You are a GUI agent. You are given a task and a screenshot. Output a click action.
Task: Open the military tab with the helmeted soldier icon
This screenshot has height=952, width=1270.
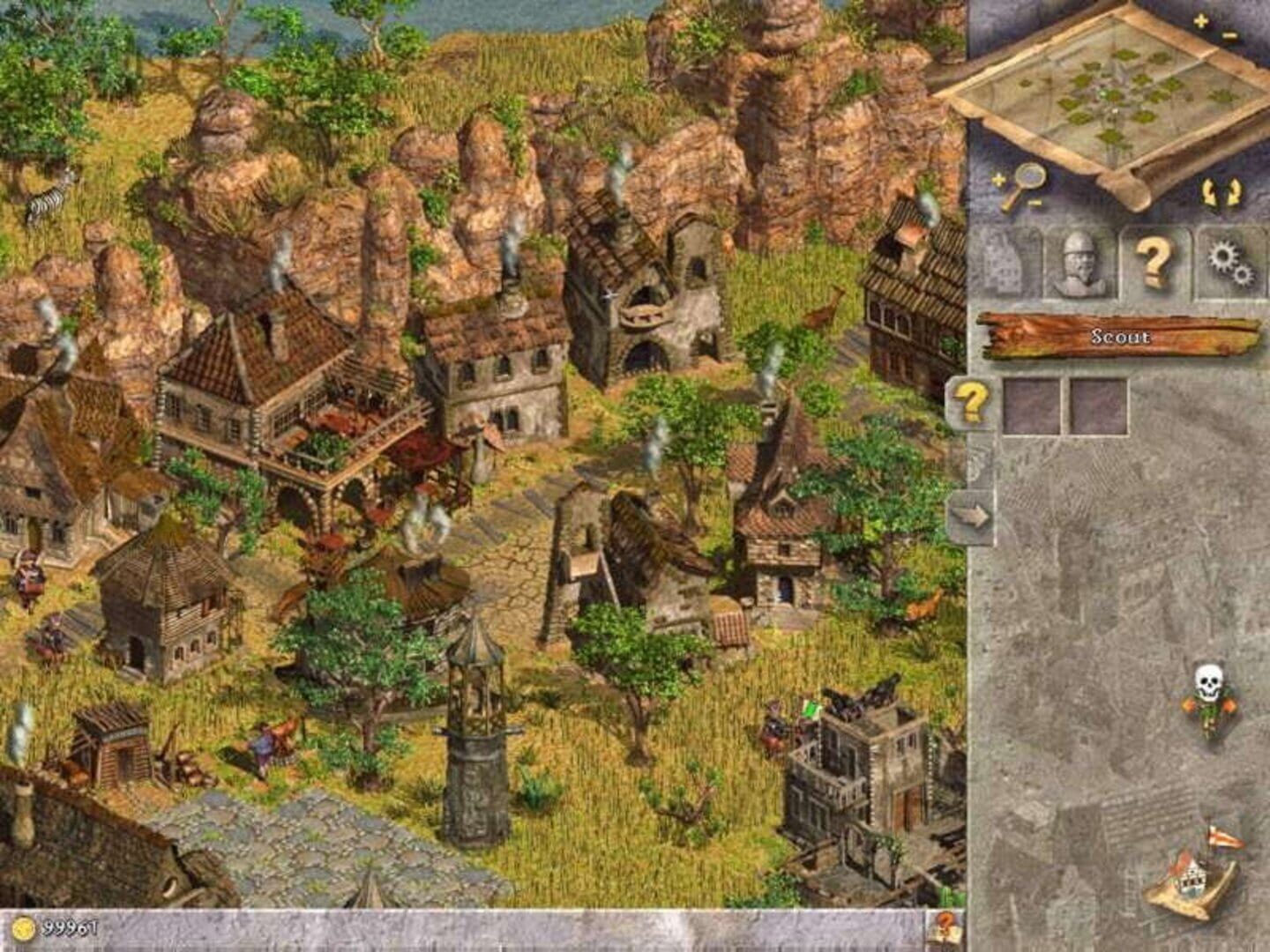coord(1076,260)
